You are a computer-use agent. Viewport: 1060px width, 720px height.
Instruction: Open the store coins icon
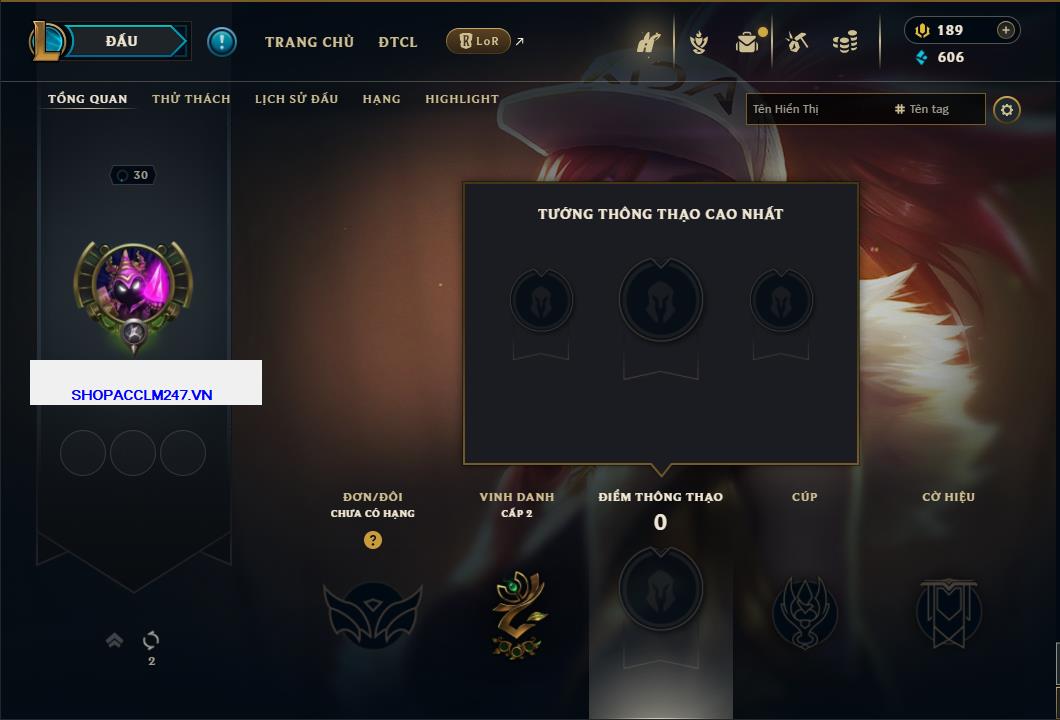coord(845,42)
